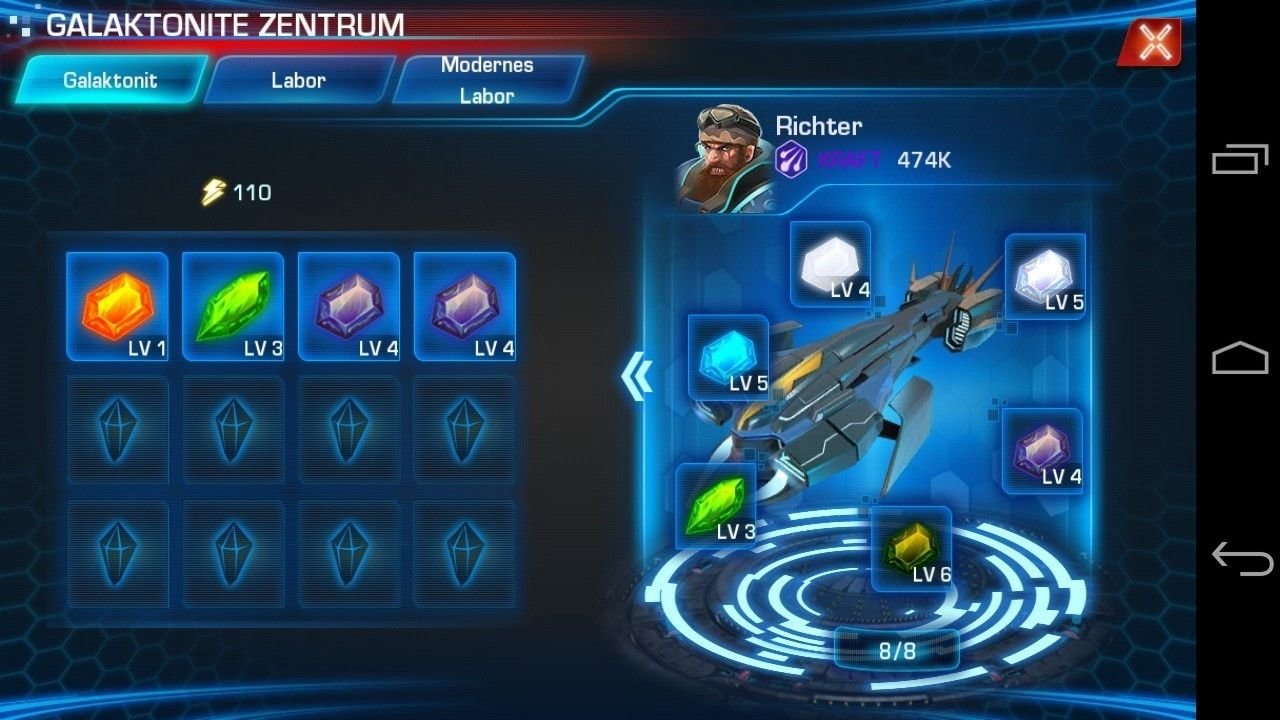Select the Modernes Labor tab
The image size is (1280, 720).
coord(487,80)
